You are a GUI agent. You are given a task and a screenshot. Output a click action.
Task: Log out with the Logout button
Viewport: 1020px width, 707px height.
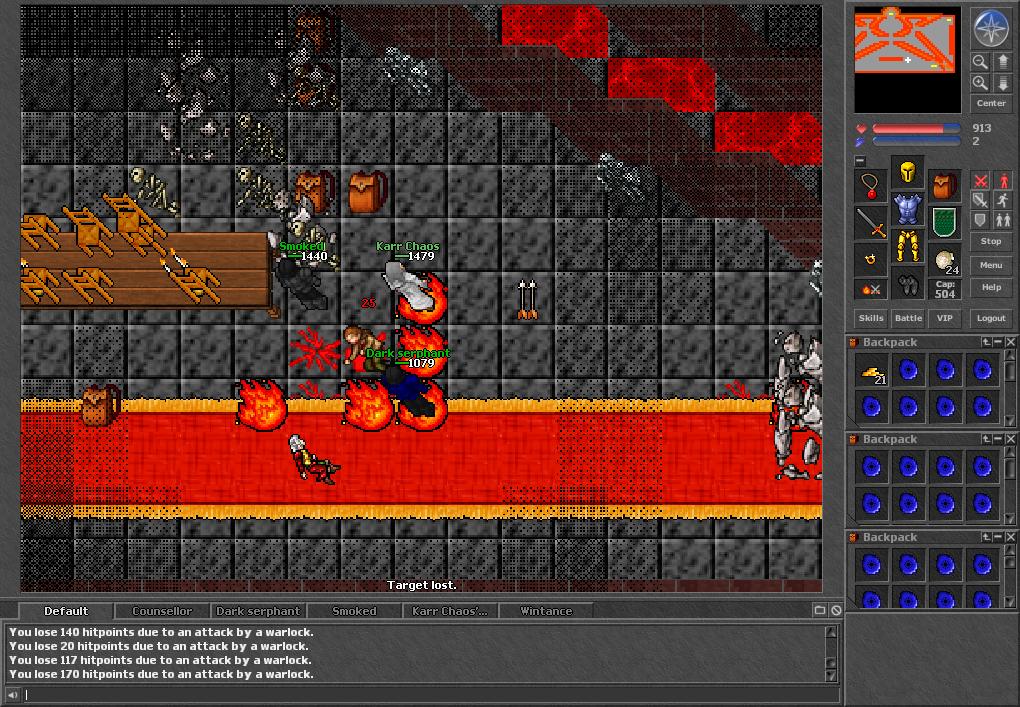click(x=991, y=318)
